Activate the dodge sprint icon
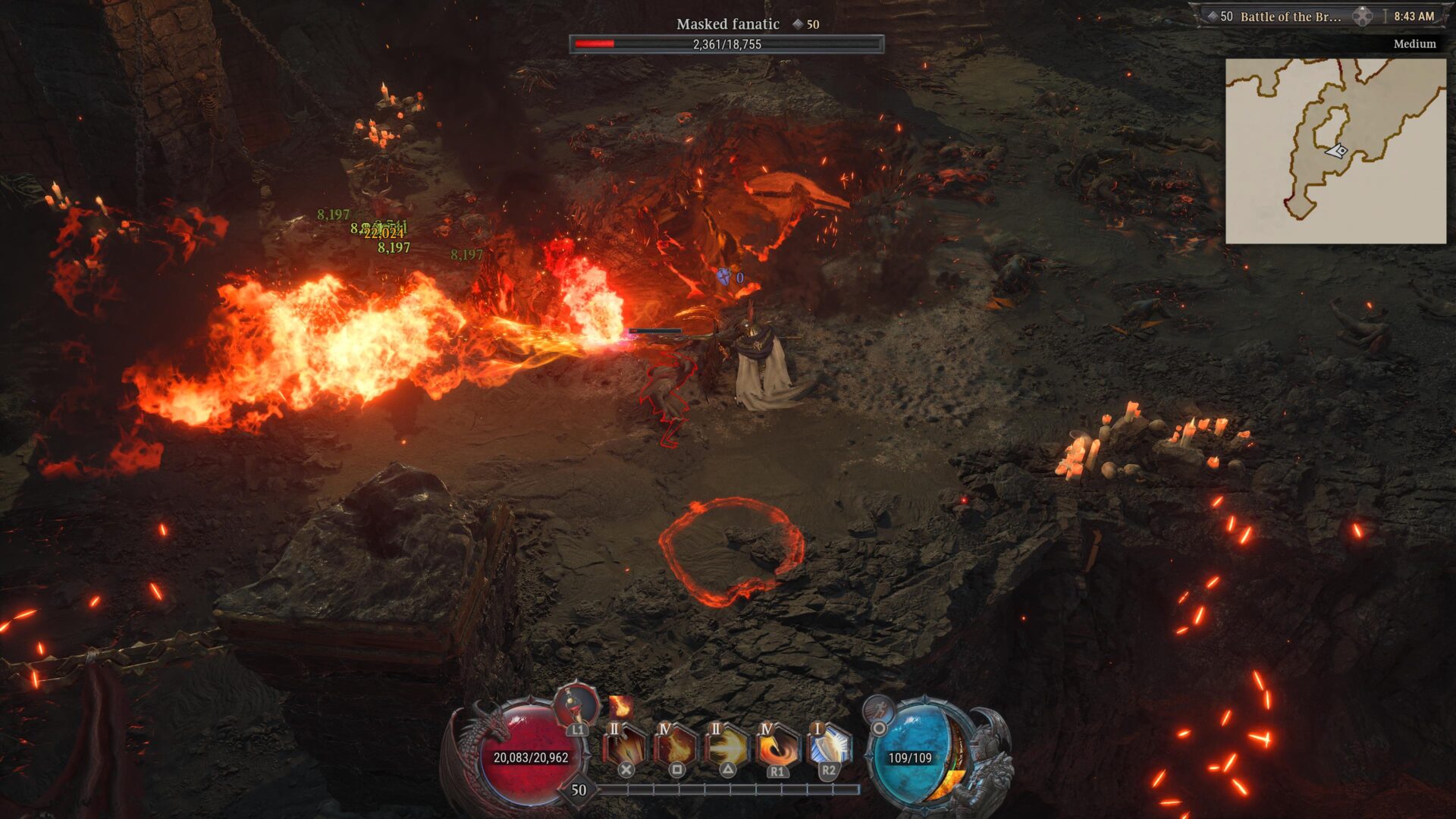The height and width of the screenshot is (819, 1456). tap(878, 711)
